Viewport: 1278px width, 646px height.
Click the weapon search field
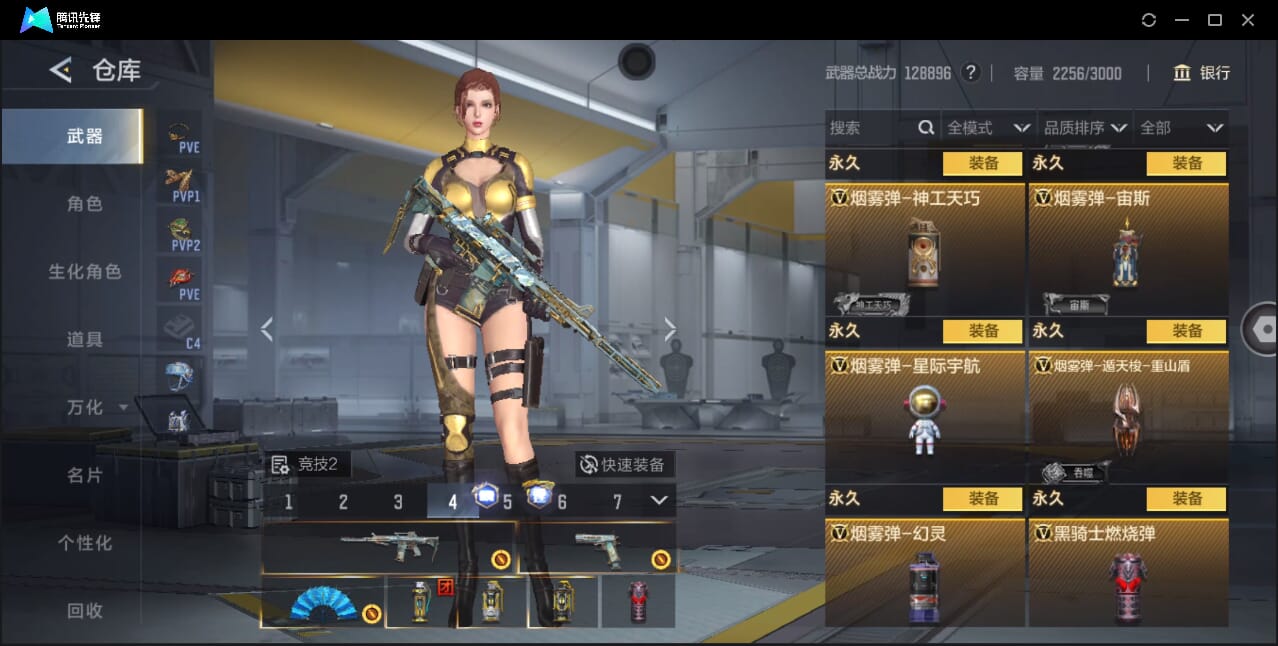pyautogui.click(x=872, y=128)
